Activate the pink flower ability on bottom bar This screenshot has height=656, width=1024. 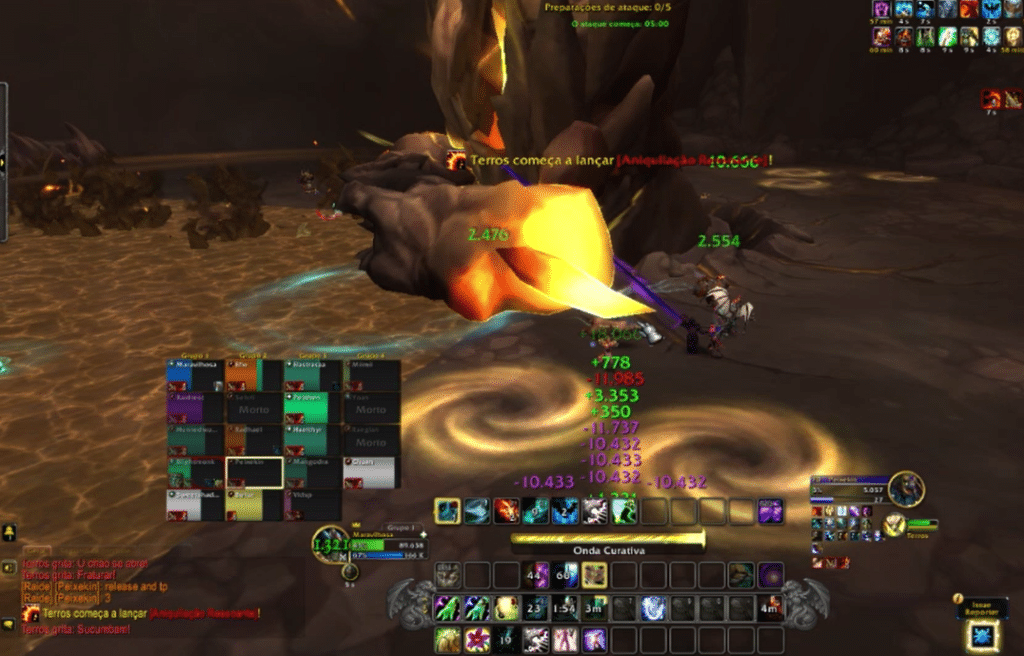477,640
